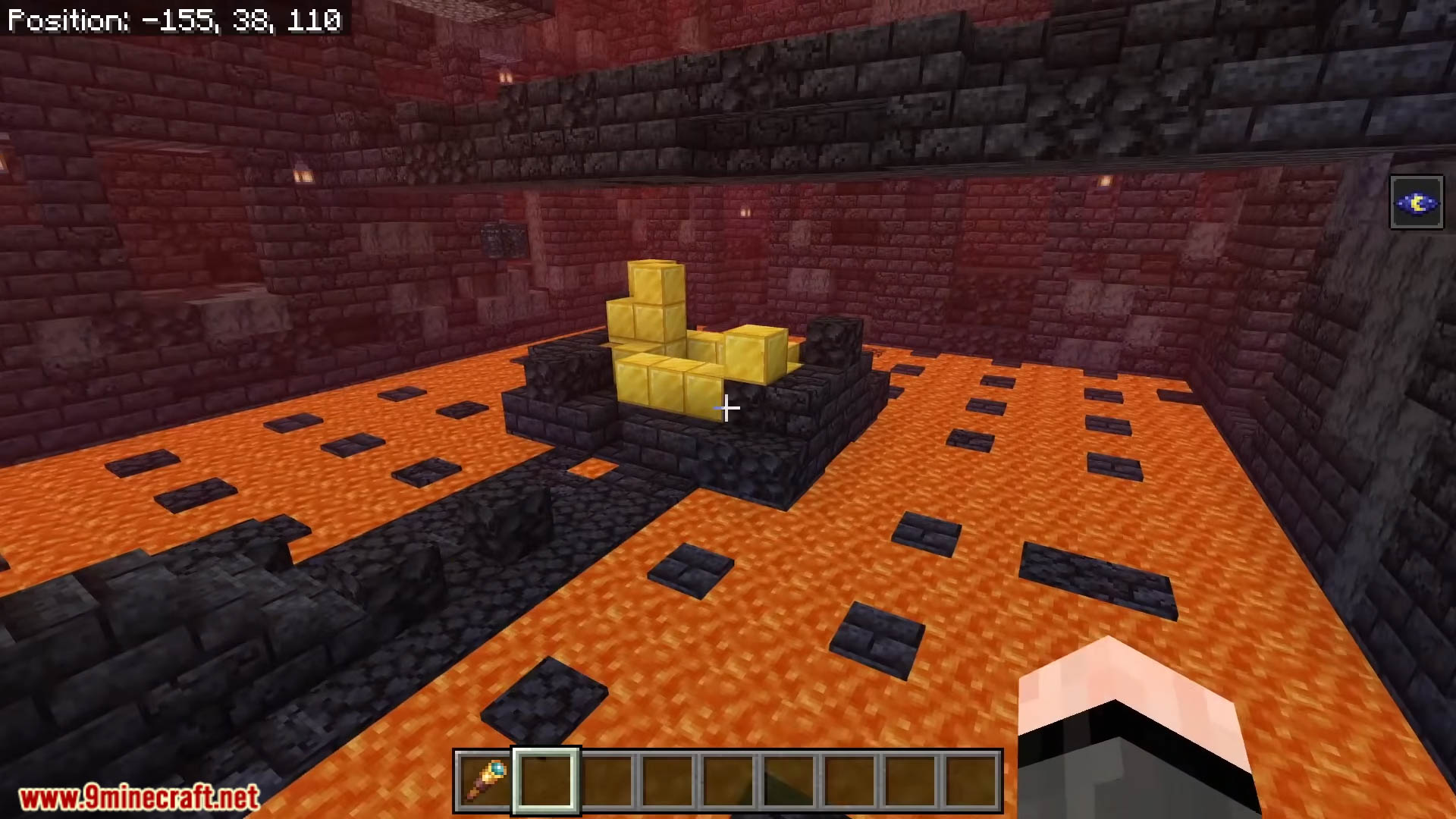Click the Night Vision status effect icon
The width and height of the screenshot is (1456, 819).
coord(1416,202)
